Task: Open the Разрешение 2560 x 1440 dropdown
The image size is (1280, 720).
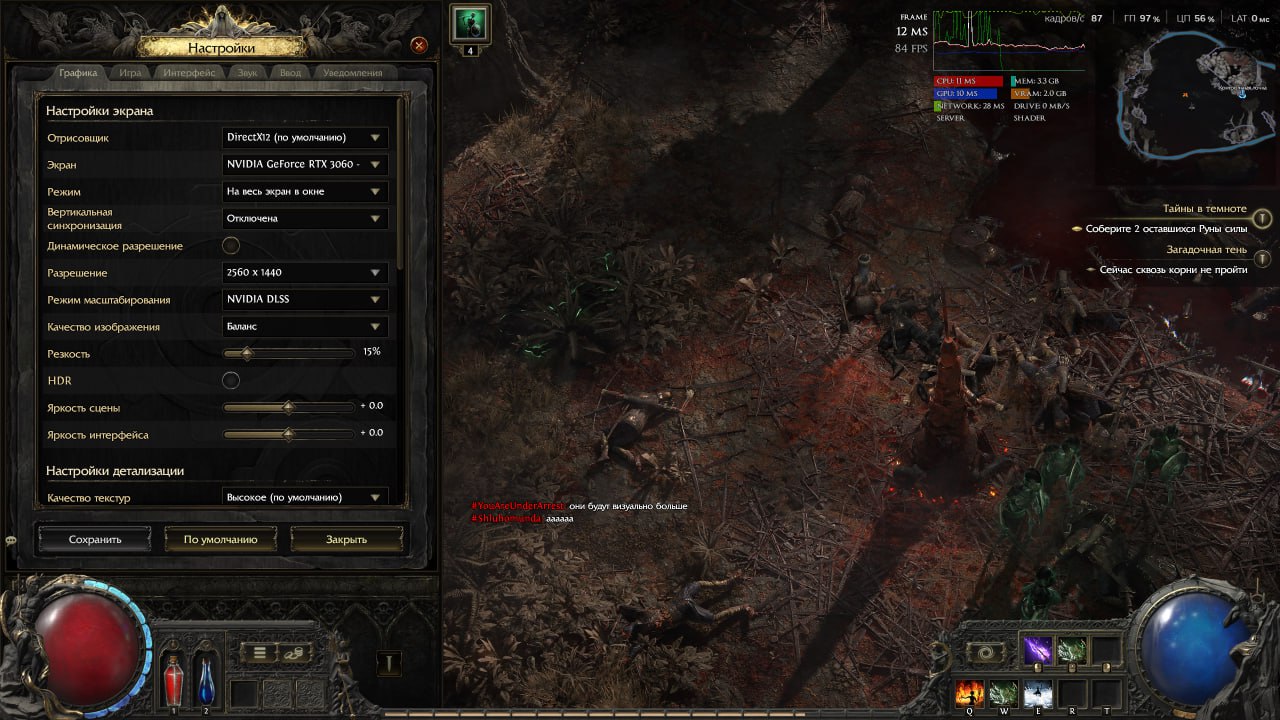Action: point(305,273)
